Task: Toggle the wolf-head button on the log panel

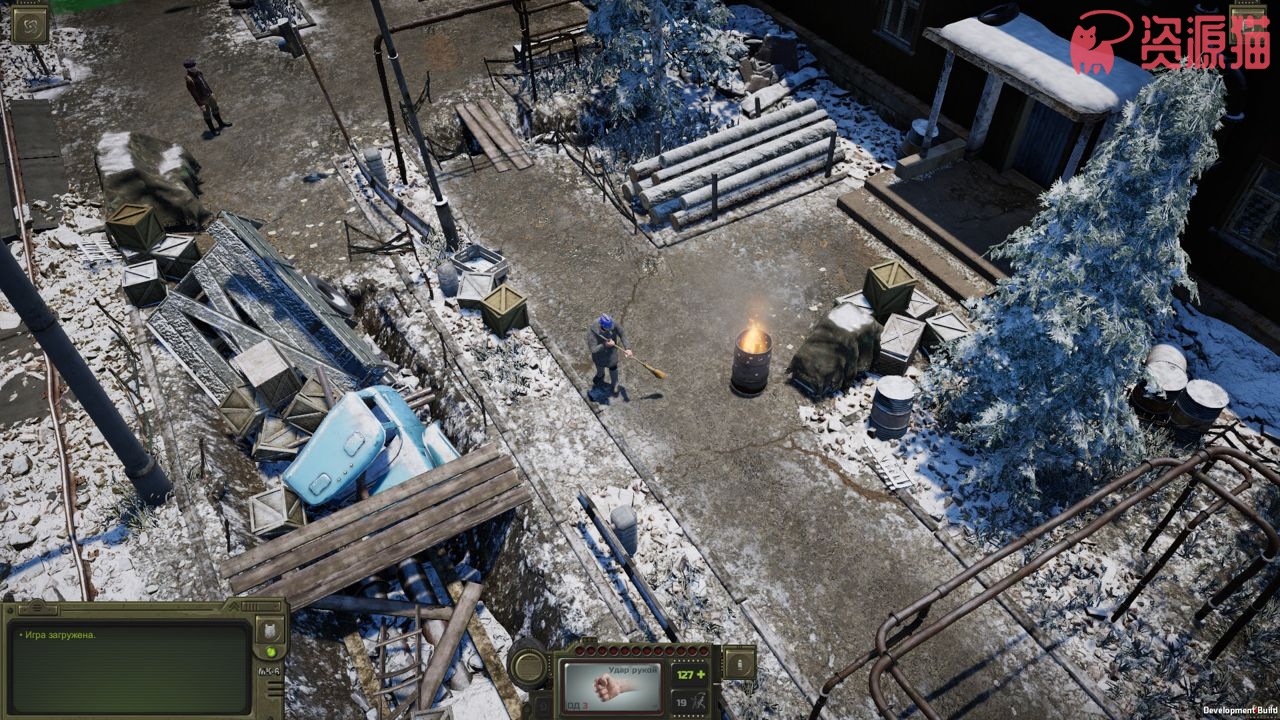Action: (x=270, y=630)
